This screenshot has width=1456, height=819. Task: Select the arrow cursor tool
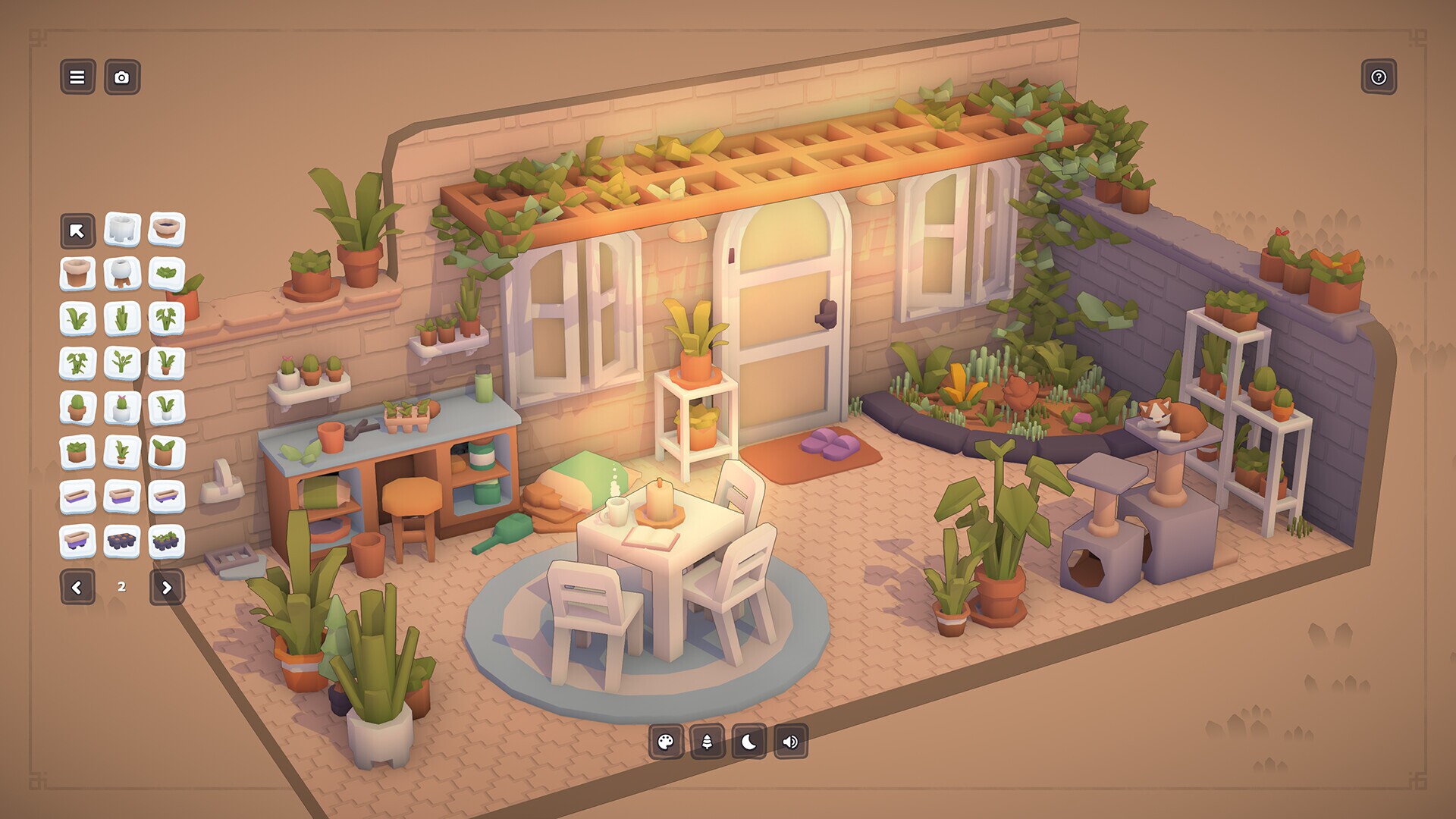click(77, 231)
